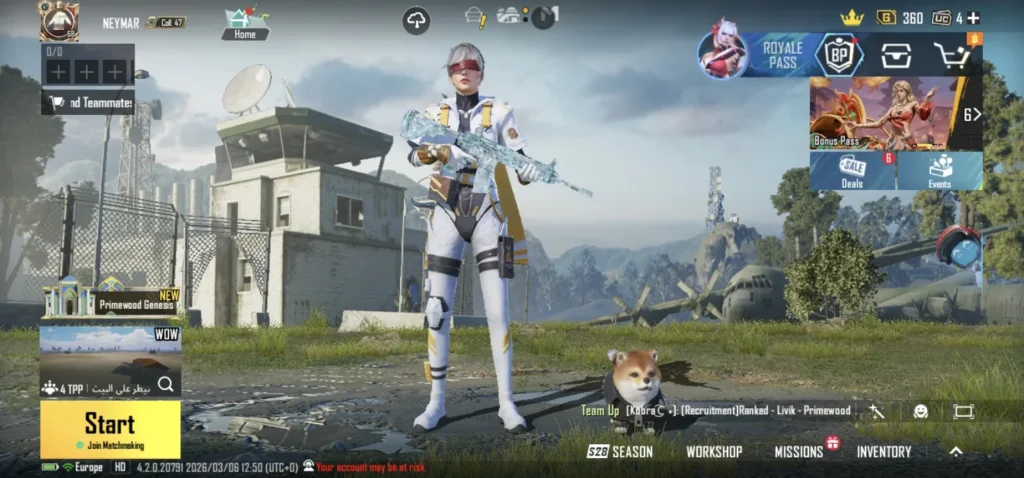Image resolution: width=1024 pixels, height=478 pixels.
Task: Open the S28 Season menu
Action: (620, 452)
